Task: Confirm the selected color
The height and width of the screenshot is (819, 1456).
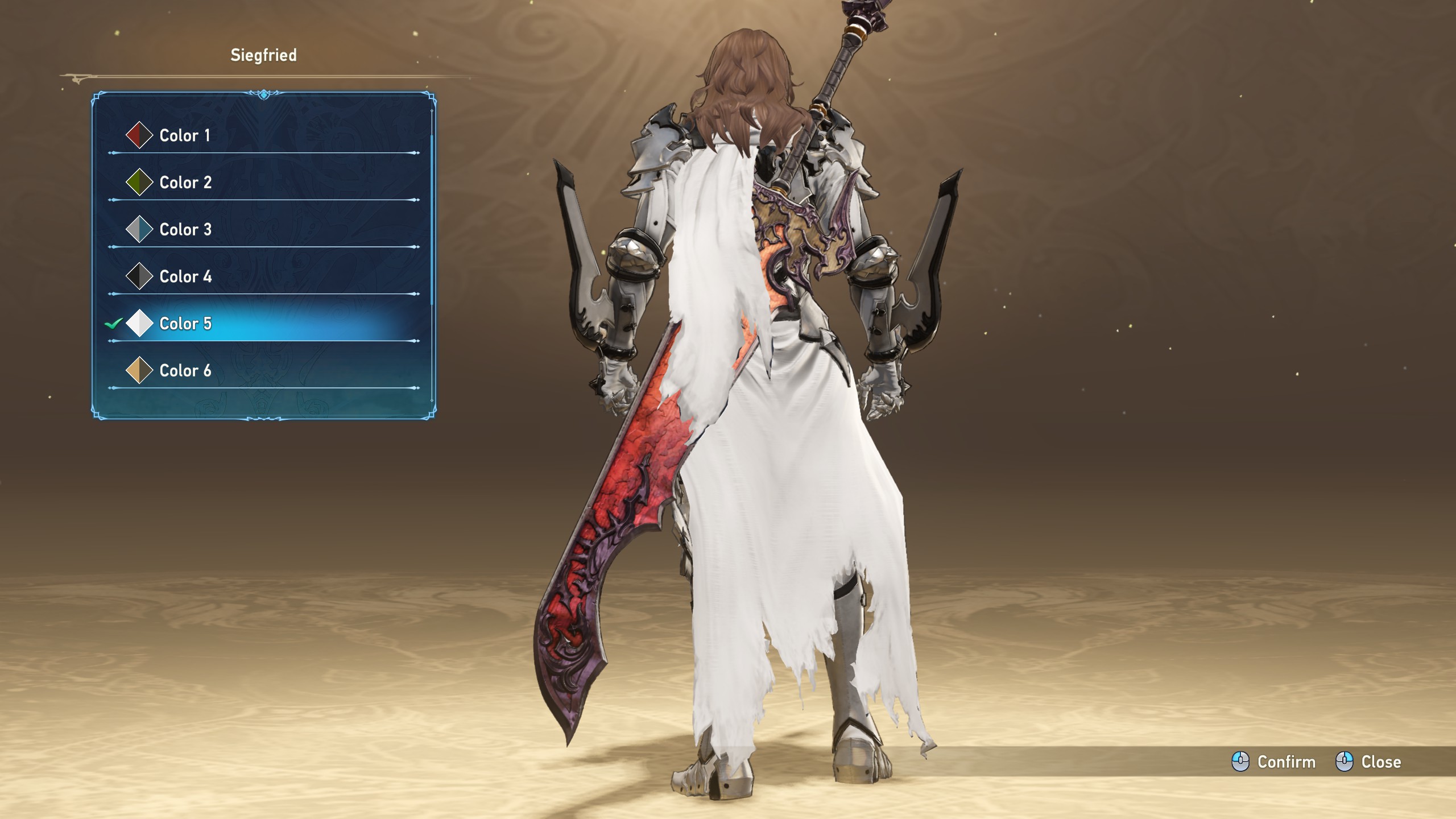Action: pyautogui.click(x=1274, y=762)
